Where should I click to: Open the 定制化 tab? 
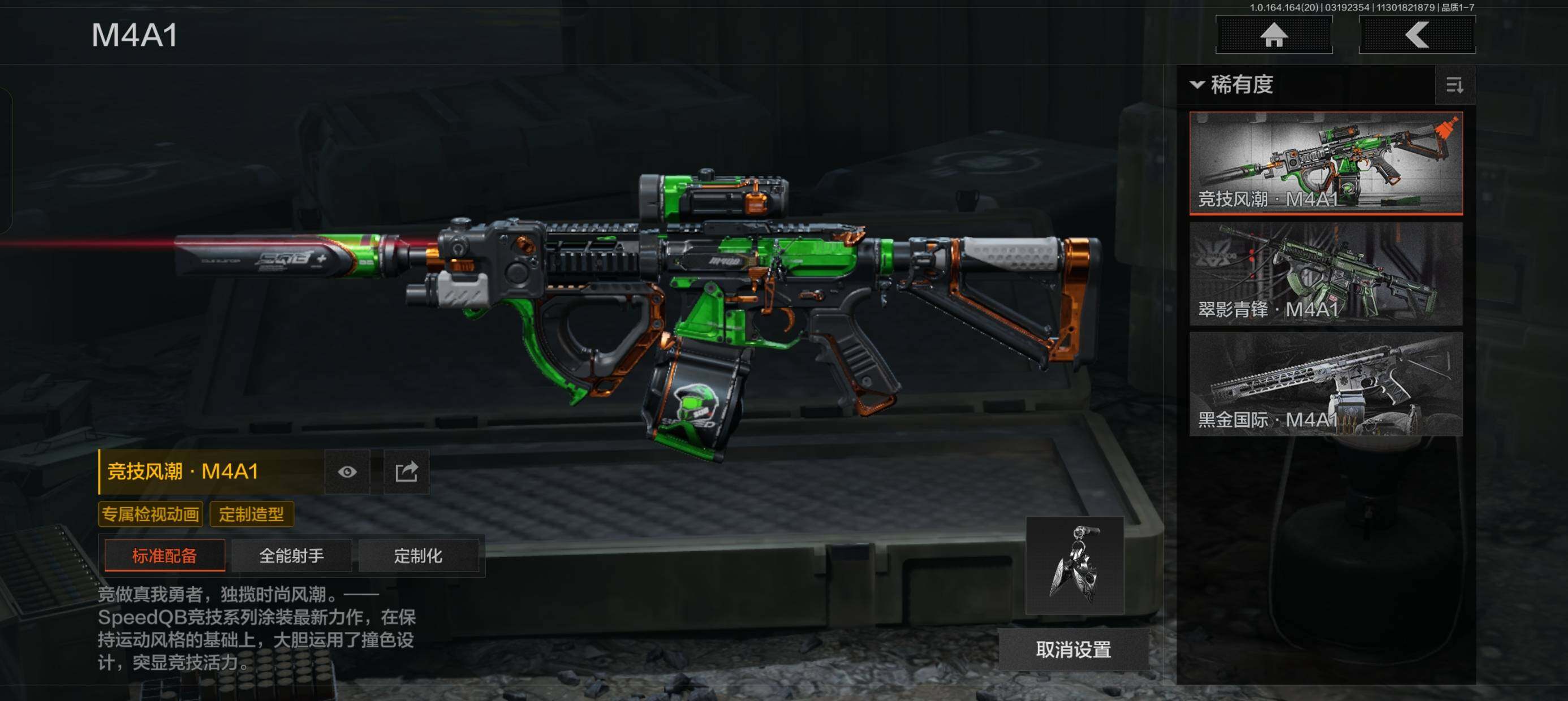coord(418,556)
